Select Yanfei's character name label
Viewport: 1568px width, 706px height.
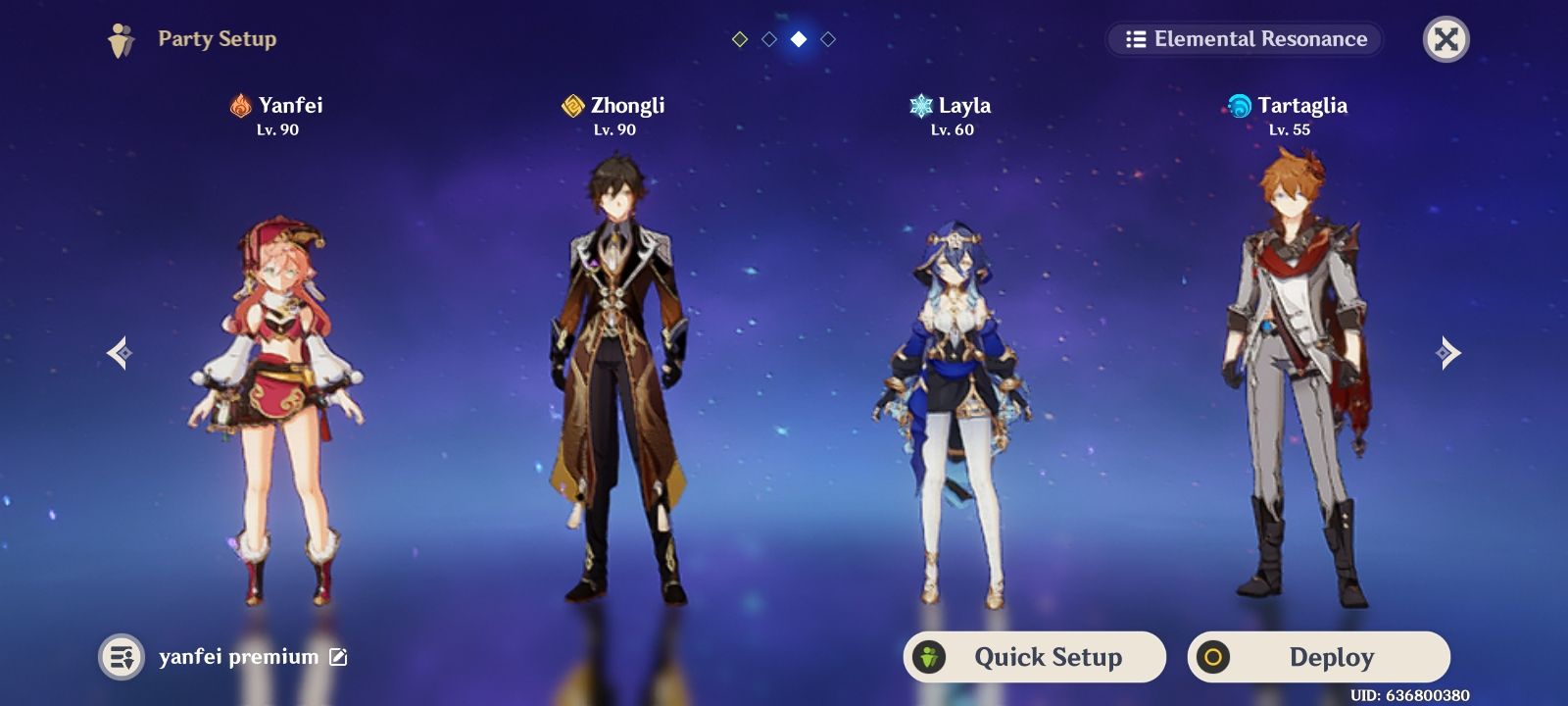(291, 105)
